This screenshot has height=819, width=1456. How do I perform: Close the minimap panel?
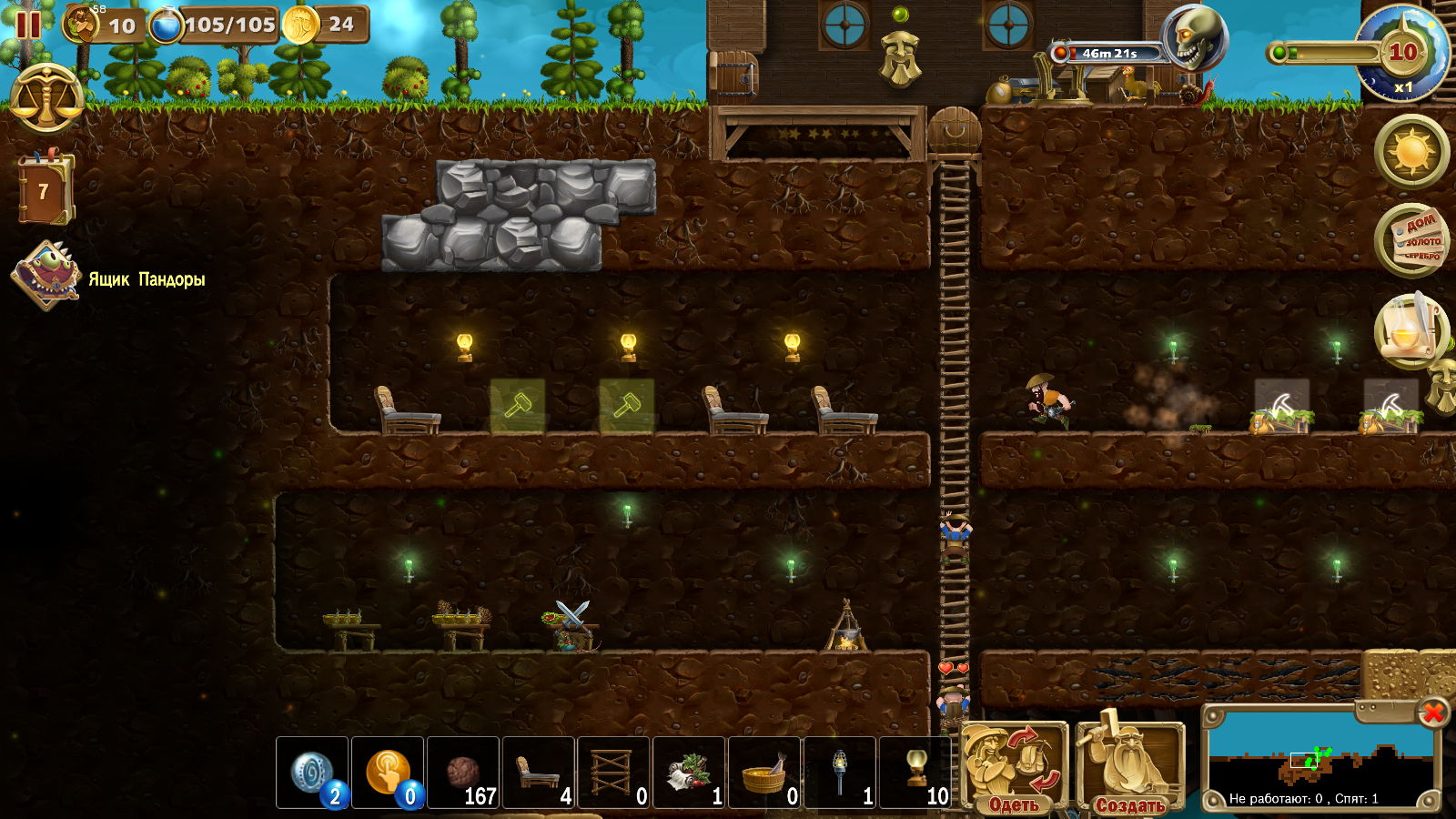[1432, 712]
